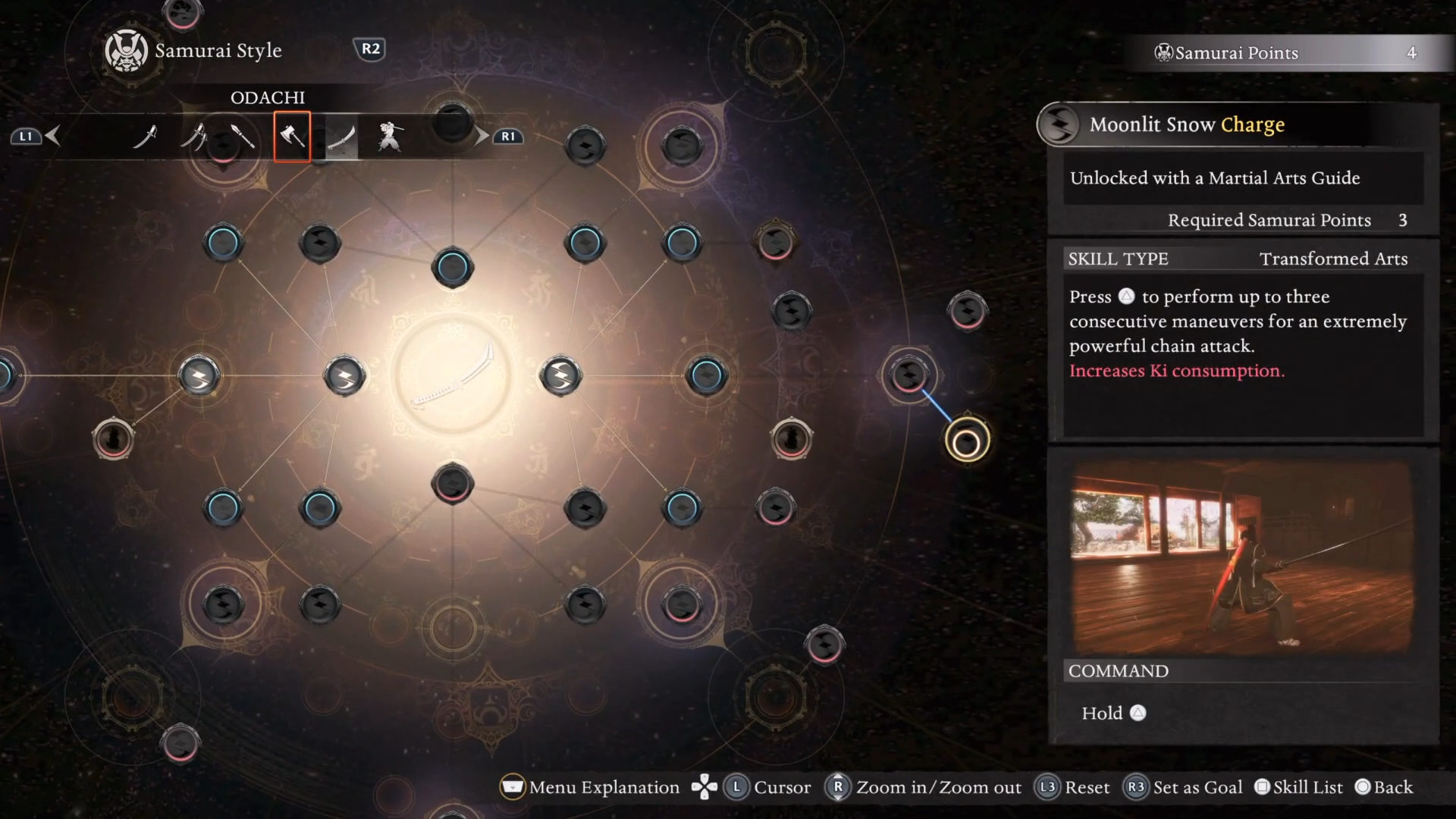View the Moonlit Snow Charge preview thumbnail
This screenshot has width=1456, height=819.
[1242, 557]
